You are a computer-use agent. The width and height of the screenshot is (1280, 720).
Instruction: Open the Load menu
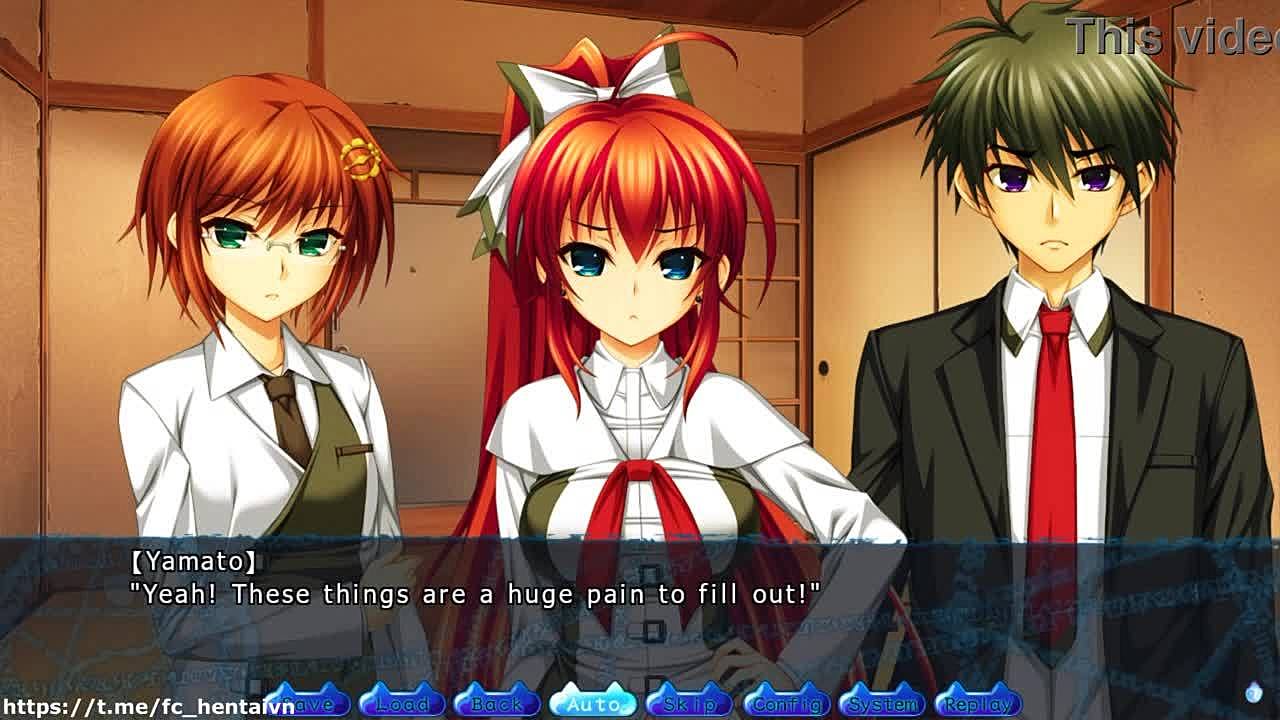[401, 703]
